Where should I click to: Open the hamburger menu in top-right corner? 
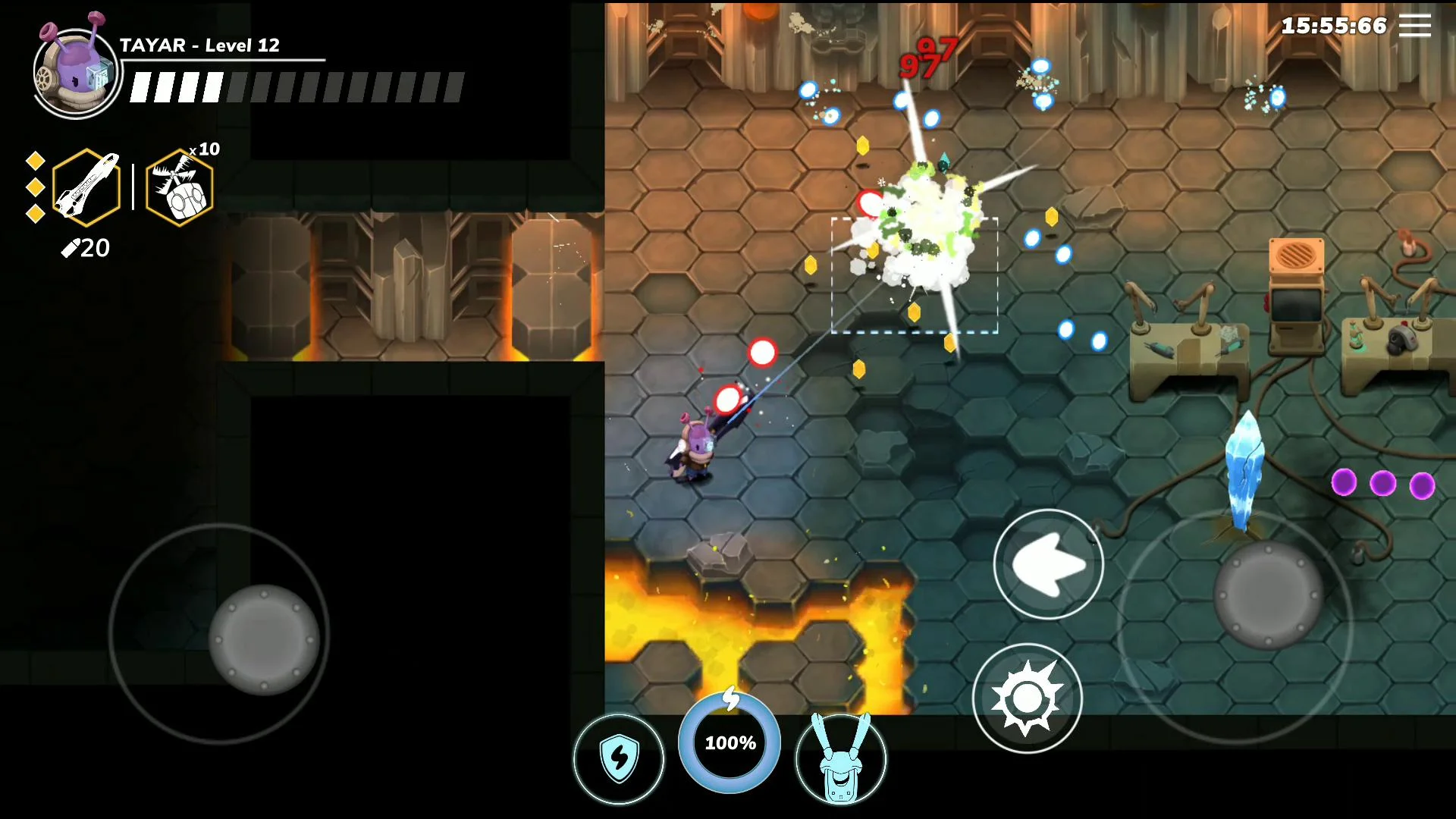(1415, 25)
